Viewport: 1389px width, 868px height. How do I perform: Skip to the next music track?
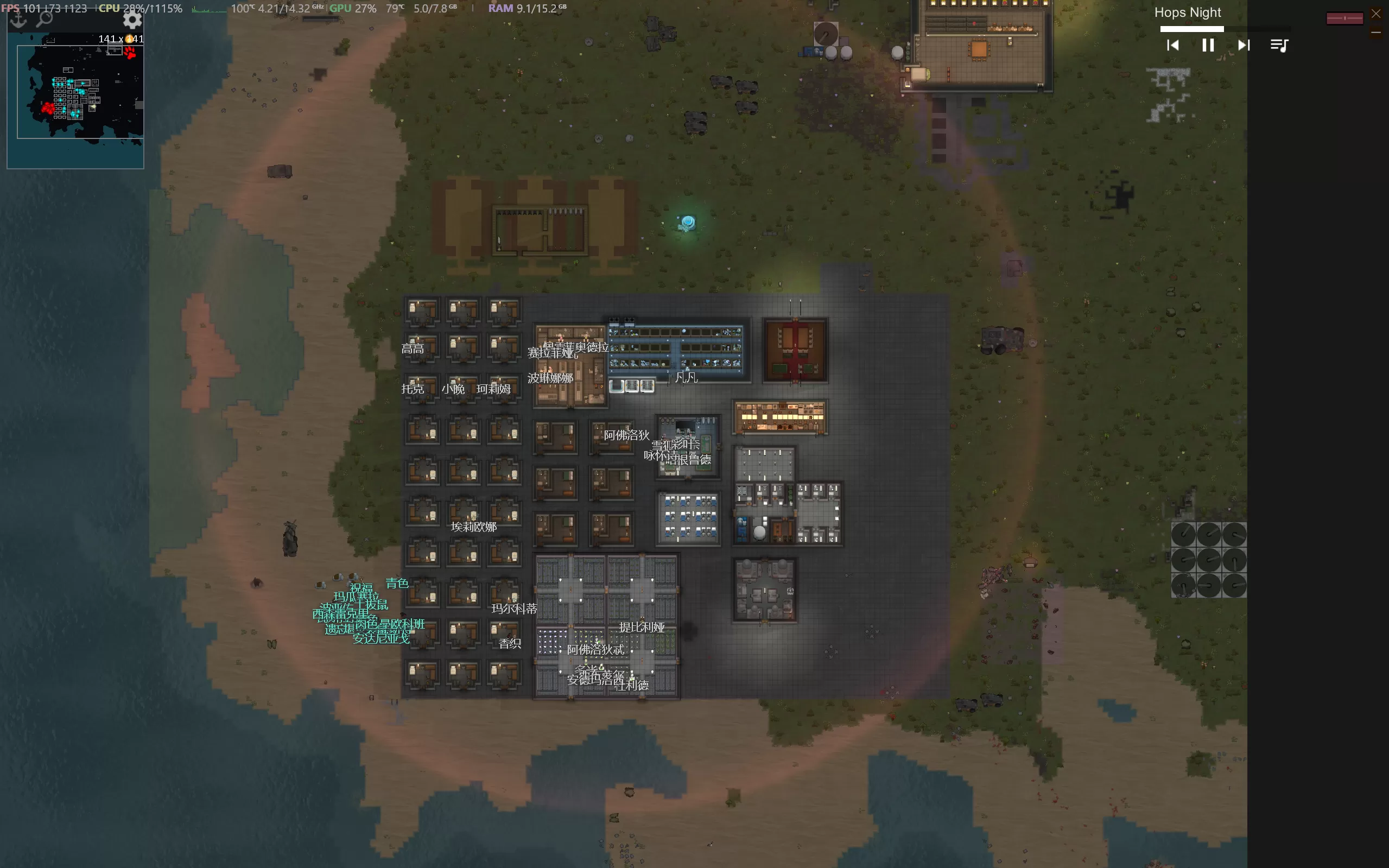[1243, 46]
